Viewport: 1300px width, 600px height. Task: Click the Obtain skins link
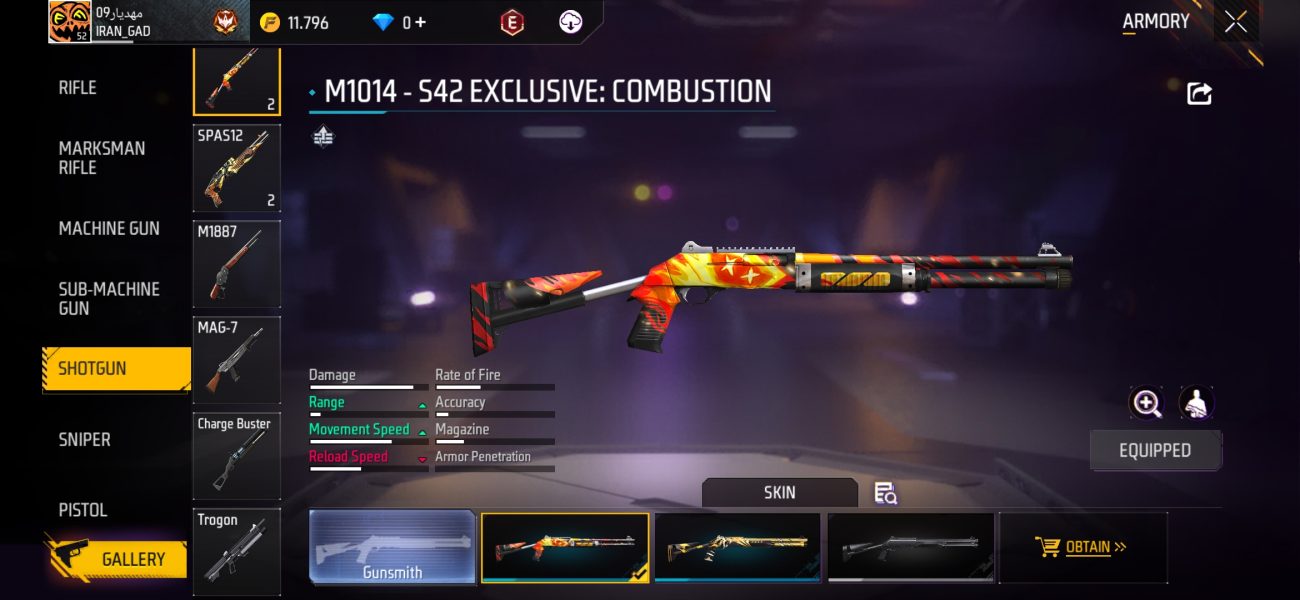(1084, 547)
